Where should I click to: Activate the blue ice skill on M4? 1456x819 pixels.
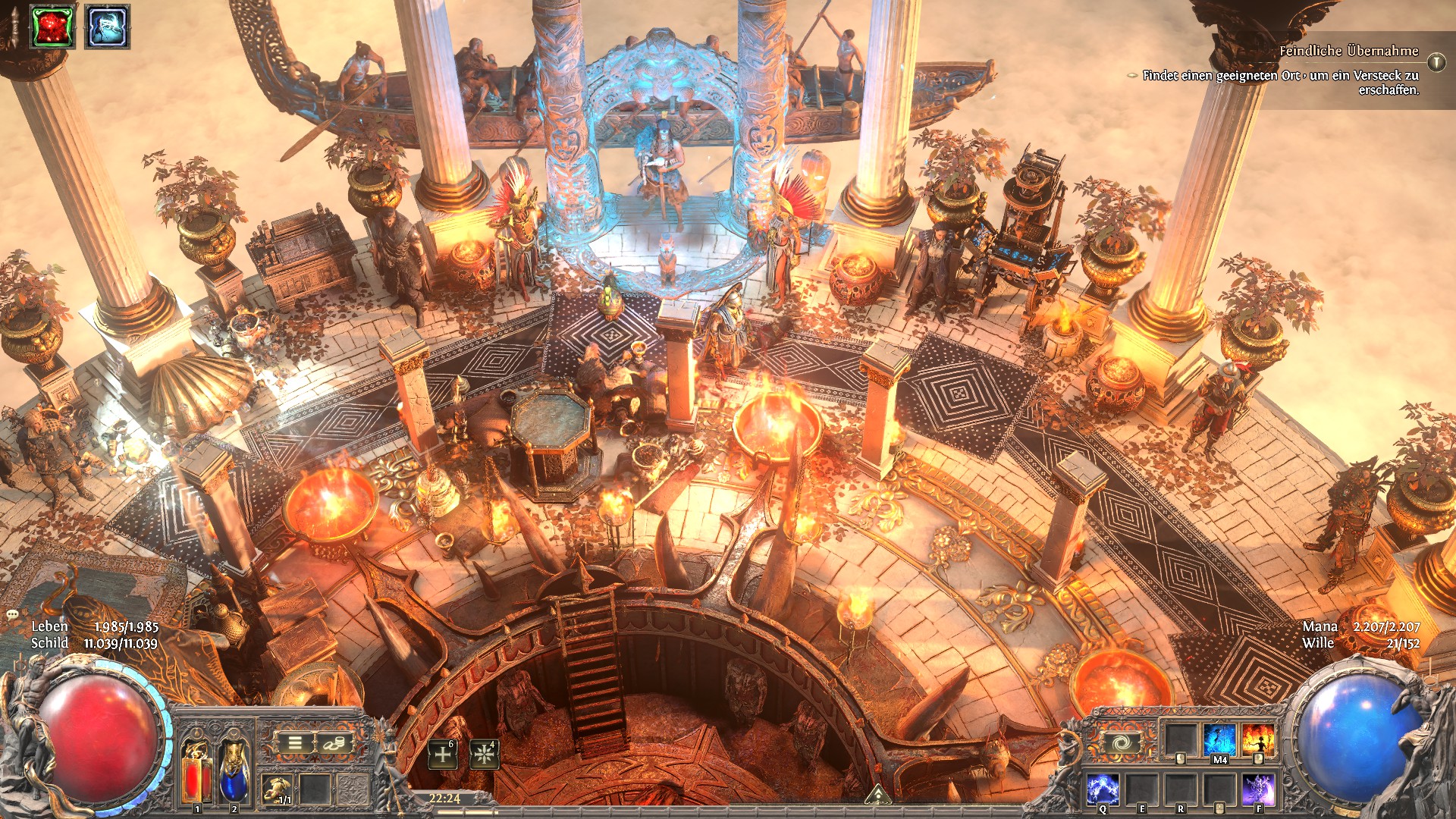coord(1219,740)
